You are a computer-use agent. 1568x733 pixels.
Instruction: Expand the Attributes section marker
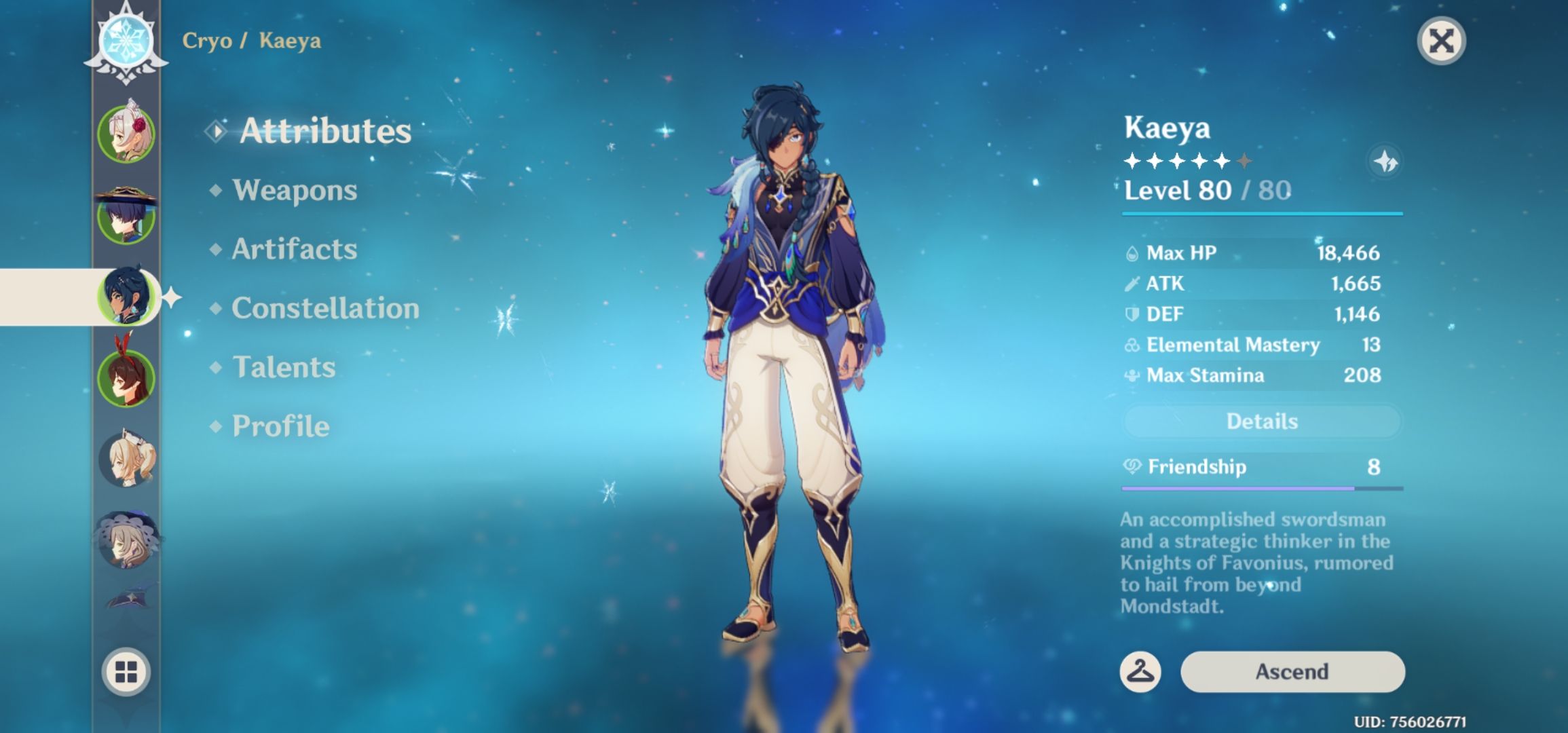click(x=216, y=131)
